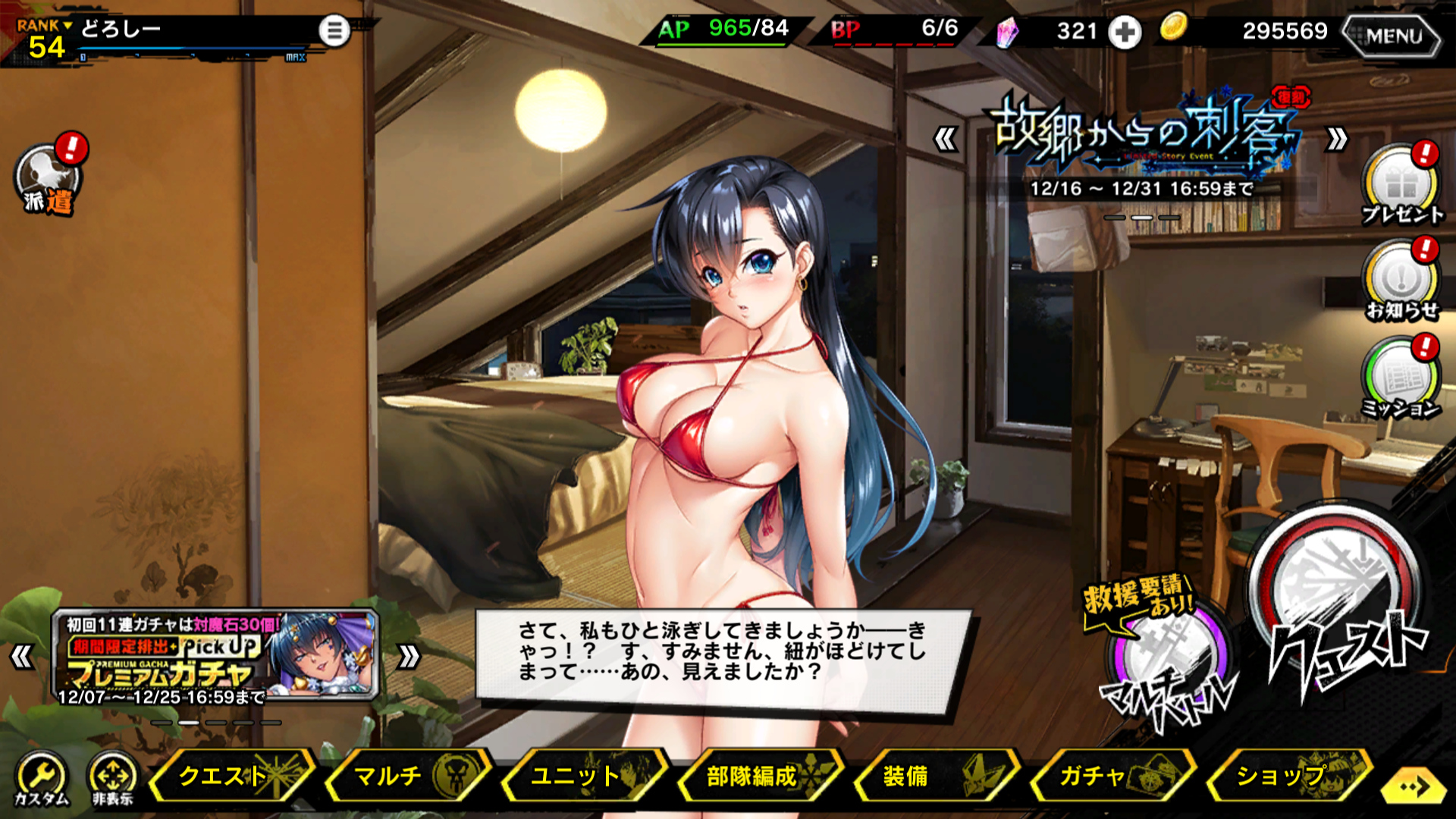Go to Quest (クエスト) in bottom bar
The height and width of the screenshot is (819, 1456).
[232, 776]
